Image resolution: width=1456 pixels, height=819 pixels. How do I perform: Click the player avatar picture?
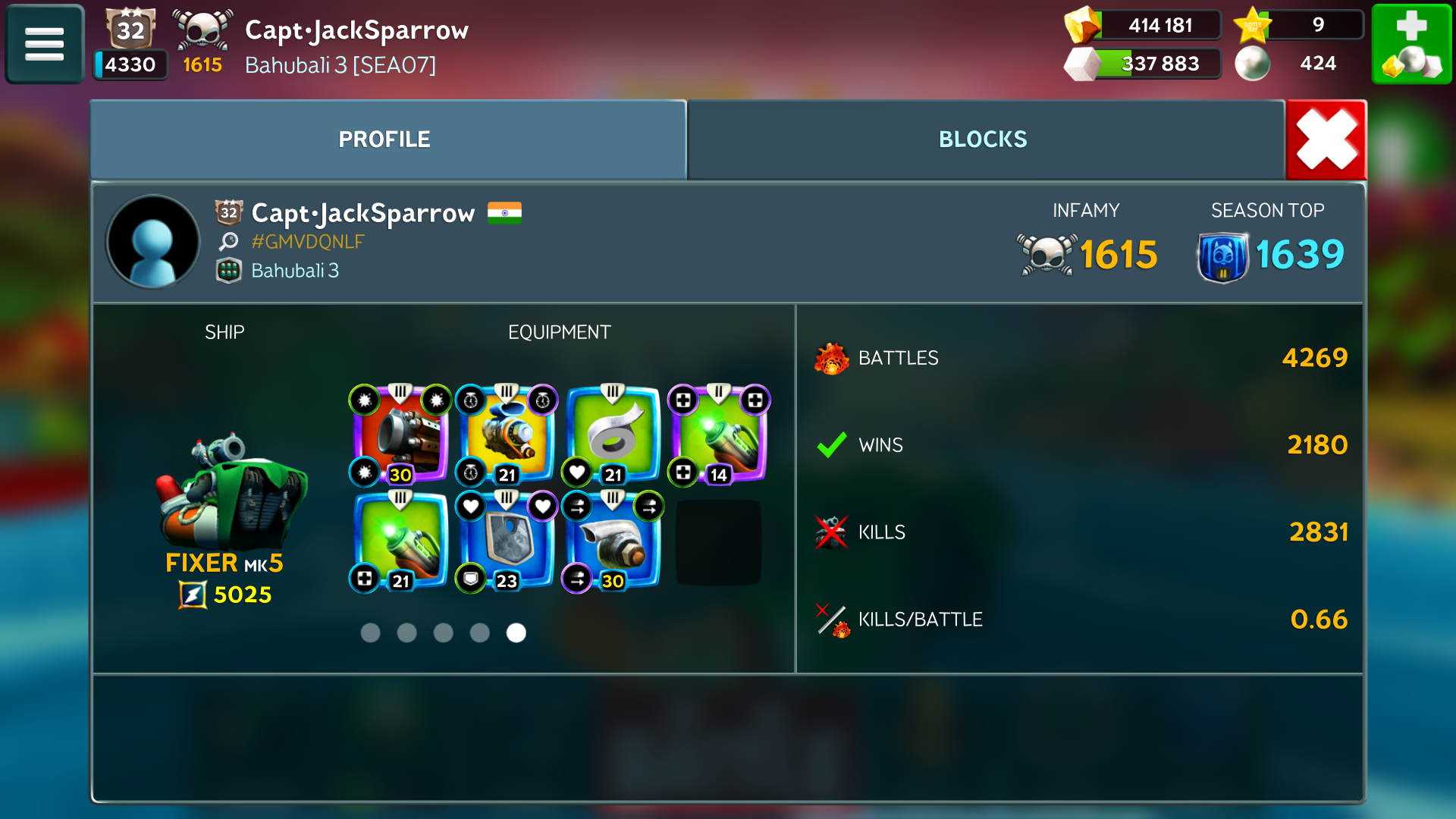point(153,242)
